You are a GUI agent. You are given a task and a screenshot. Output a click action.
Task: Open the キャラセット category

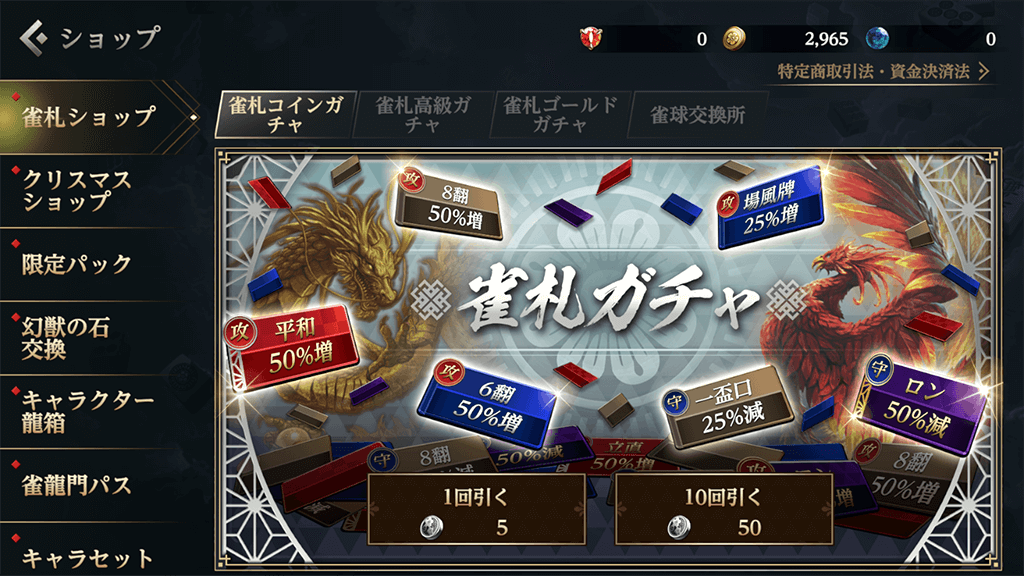click(x=88, y=556)
